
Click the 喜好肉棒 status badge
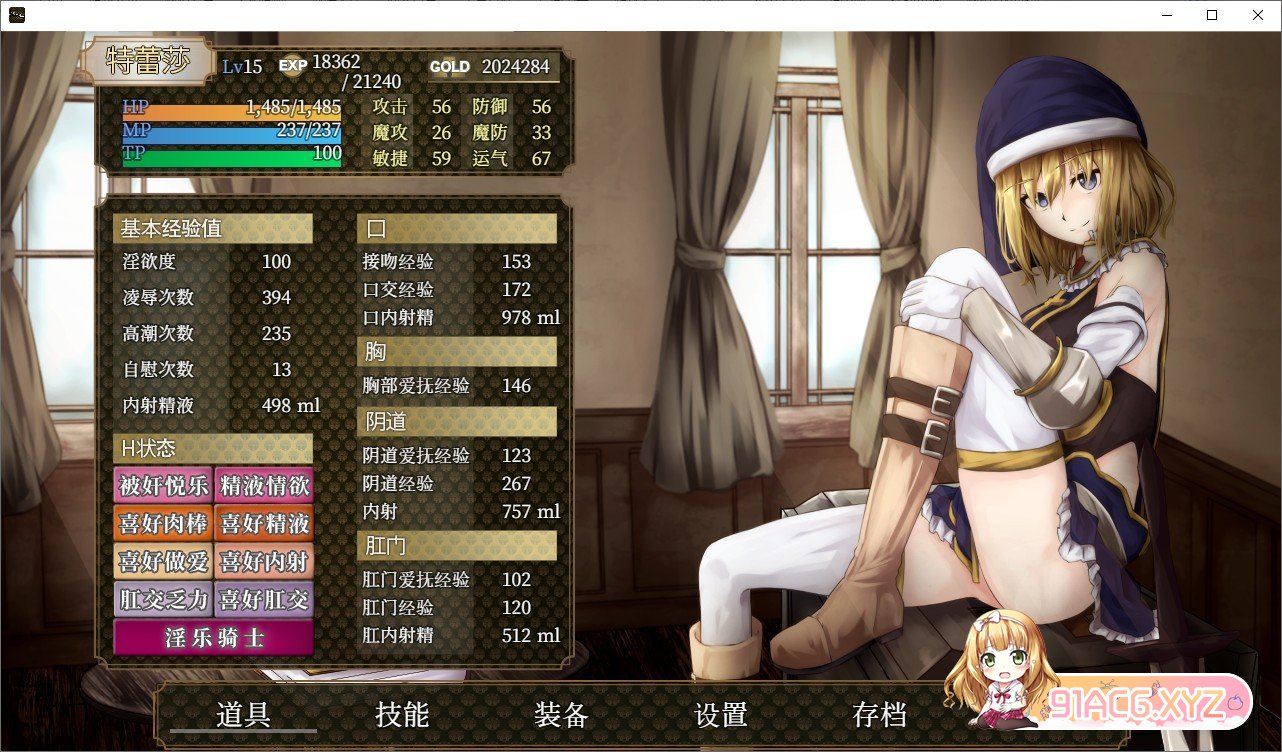pos(163,523)
